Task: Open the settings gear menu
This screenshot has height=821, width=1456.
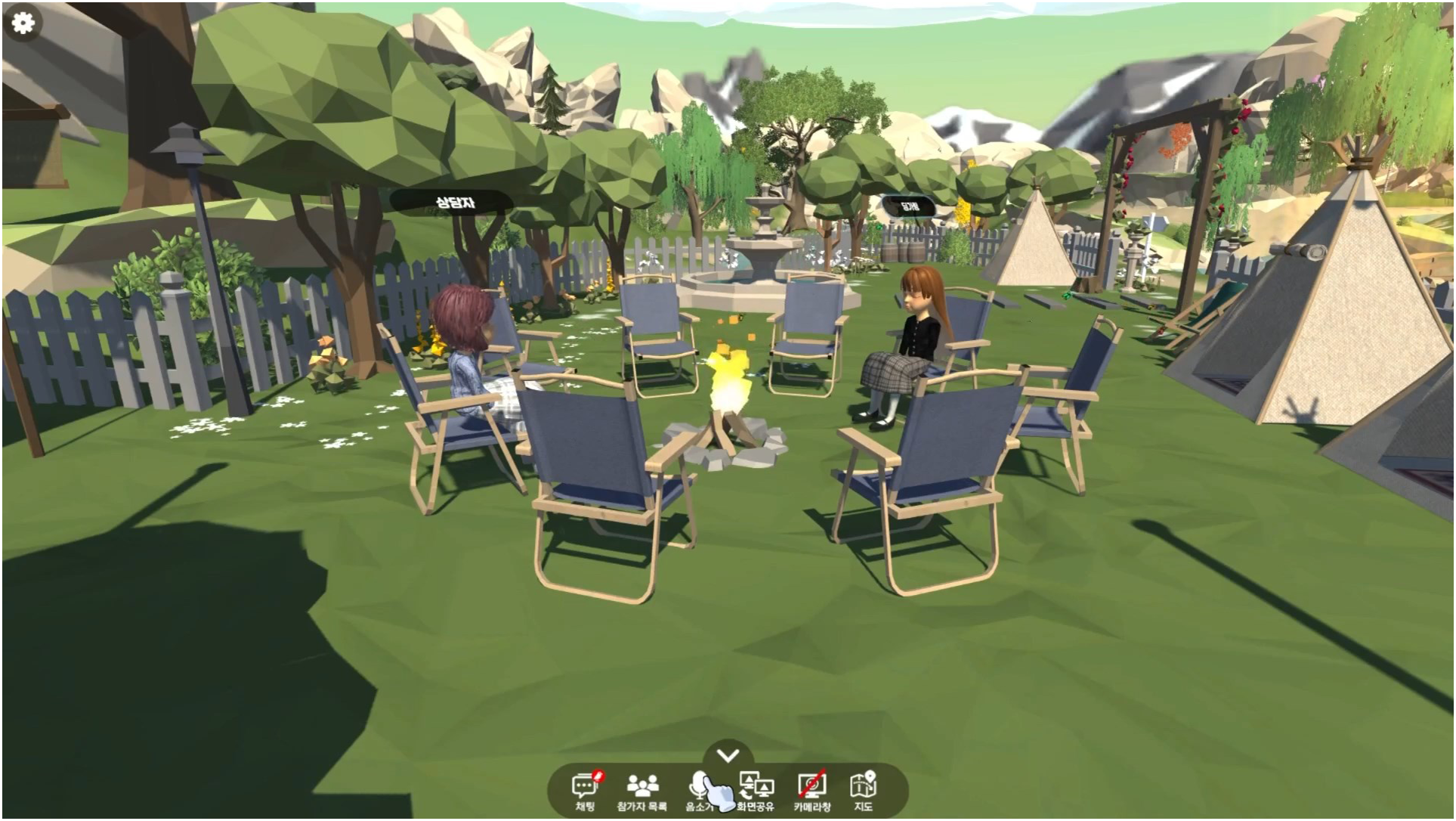Action: (x=23, y=23)
